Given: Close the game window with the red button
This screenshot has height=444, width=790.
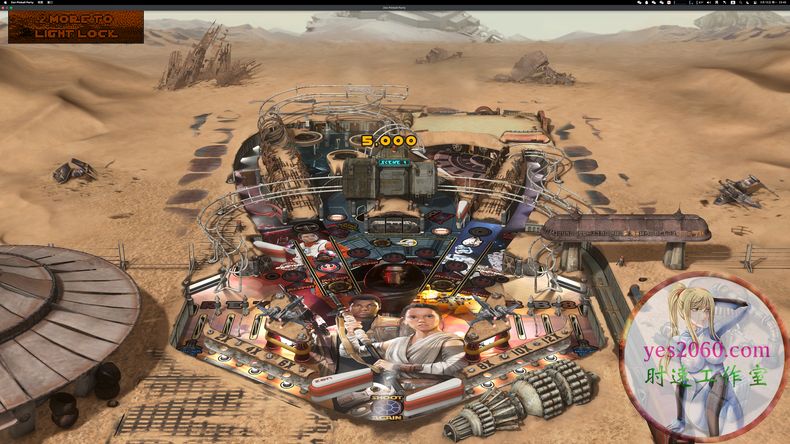Looking at the screenshot, I should coord(3,9).
